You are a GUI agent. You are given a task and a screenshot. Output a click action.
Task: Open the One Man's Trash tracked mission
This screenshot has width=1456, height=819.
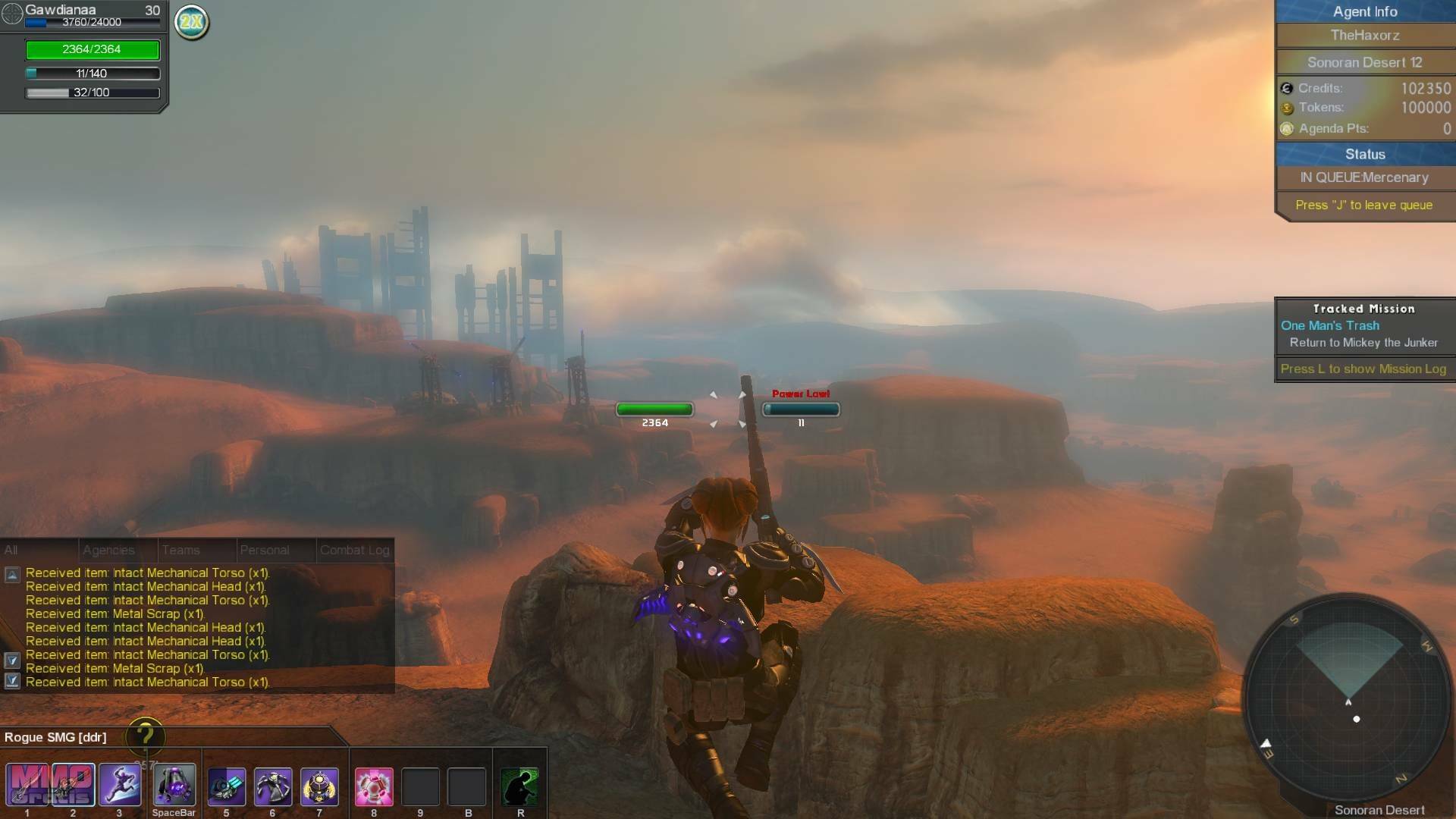pyautogui.click(x=1330, y=325)
